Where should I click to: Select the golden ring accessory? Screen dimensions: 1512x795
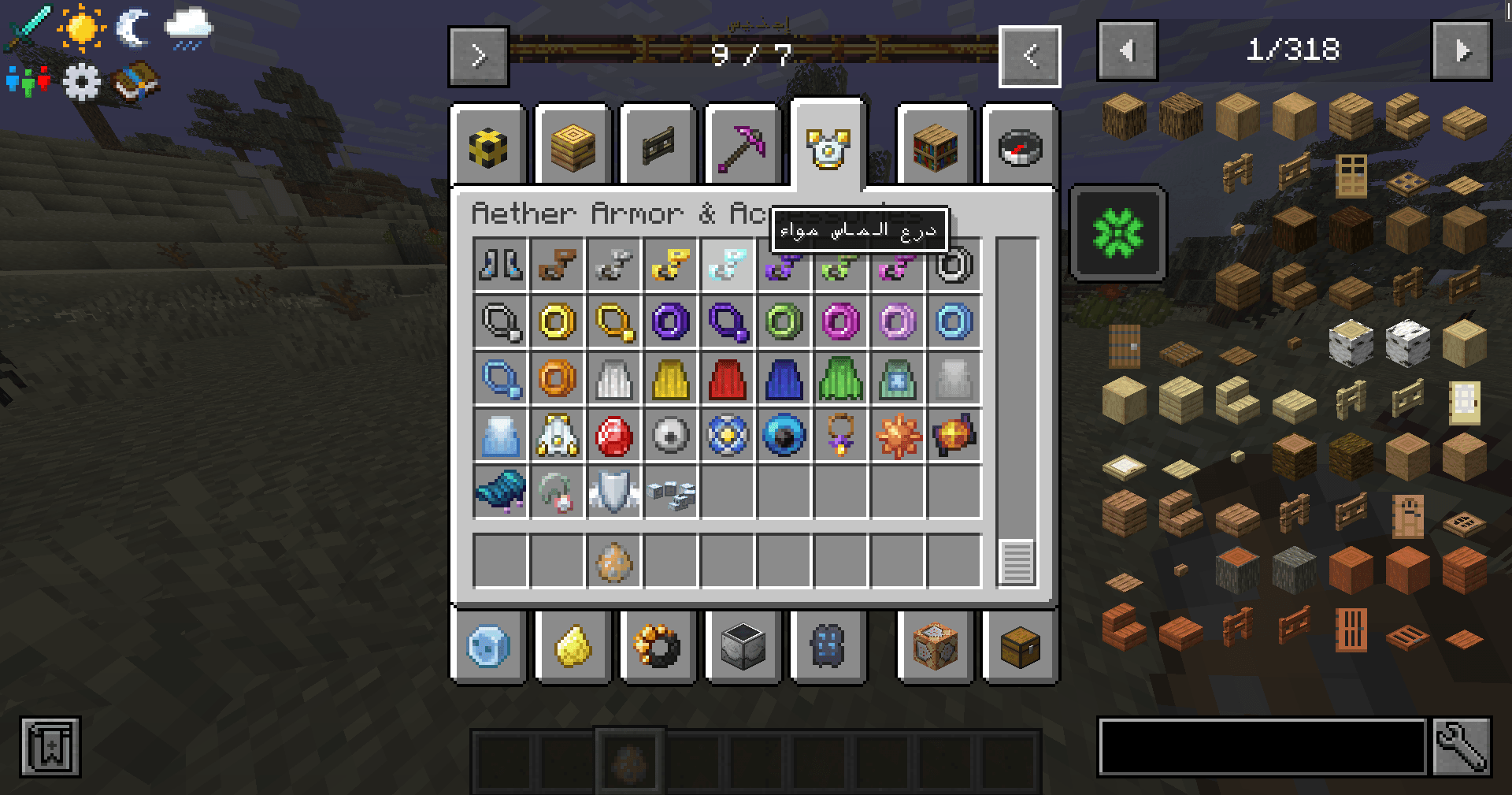(557, 321)
